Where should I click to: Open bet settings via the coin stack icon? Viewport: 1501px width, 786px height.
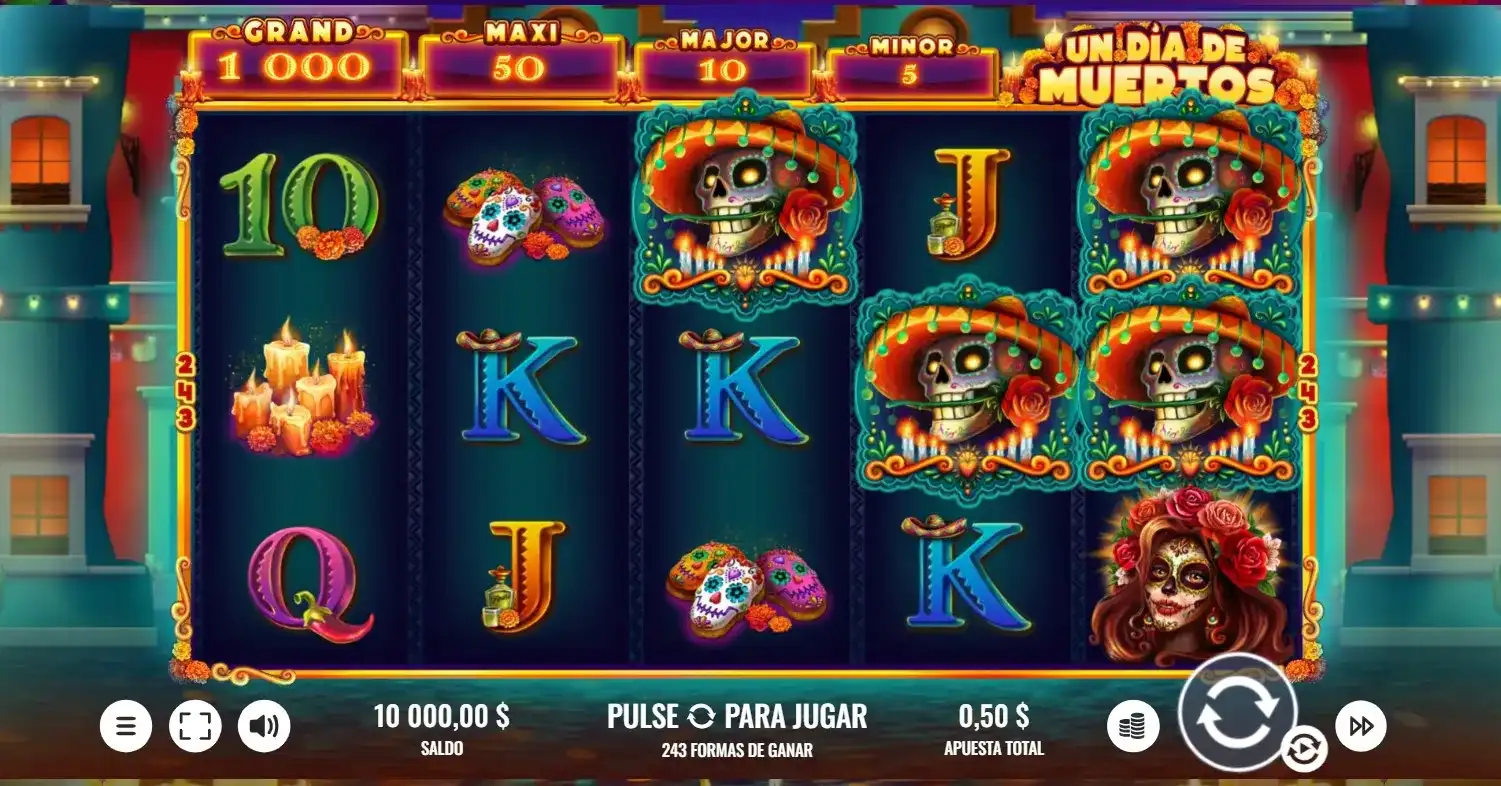pyautogui.click(x=1133, y=724)
